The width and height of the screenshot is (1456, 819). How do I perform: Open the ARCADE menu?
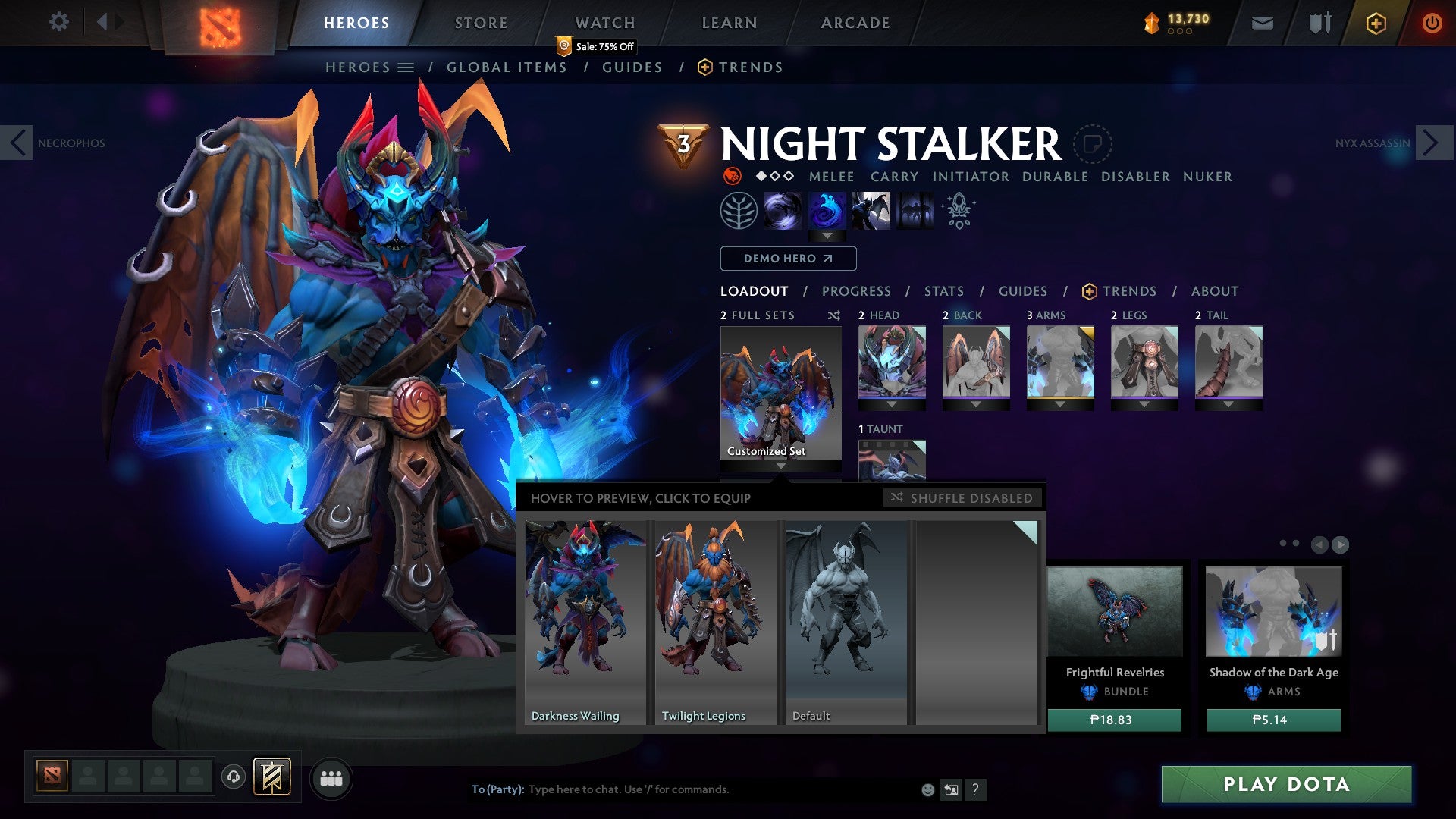[x=855, y=22]
